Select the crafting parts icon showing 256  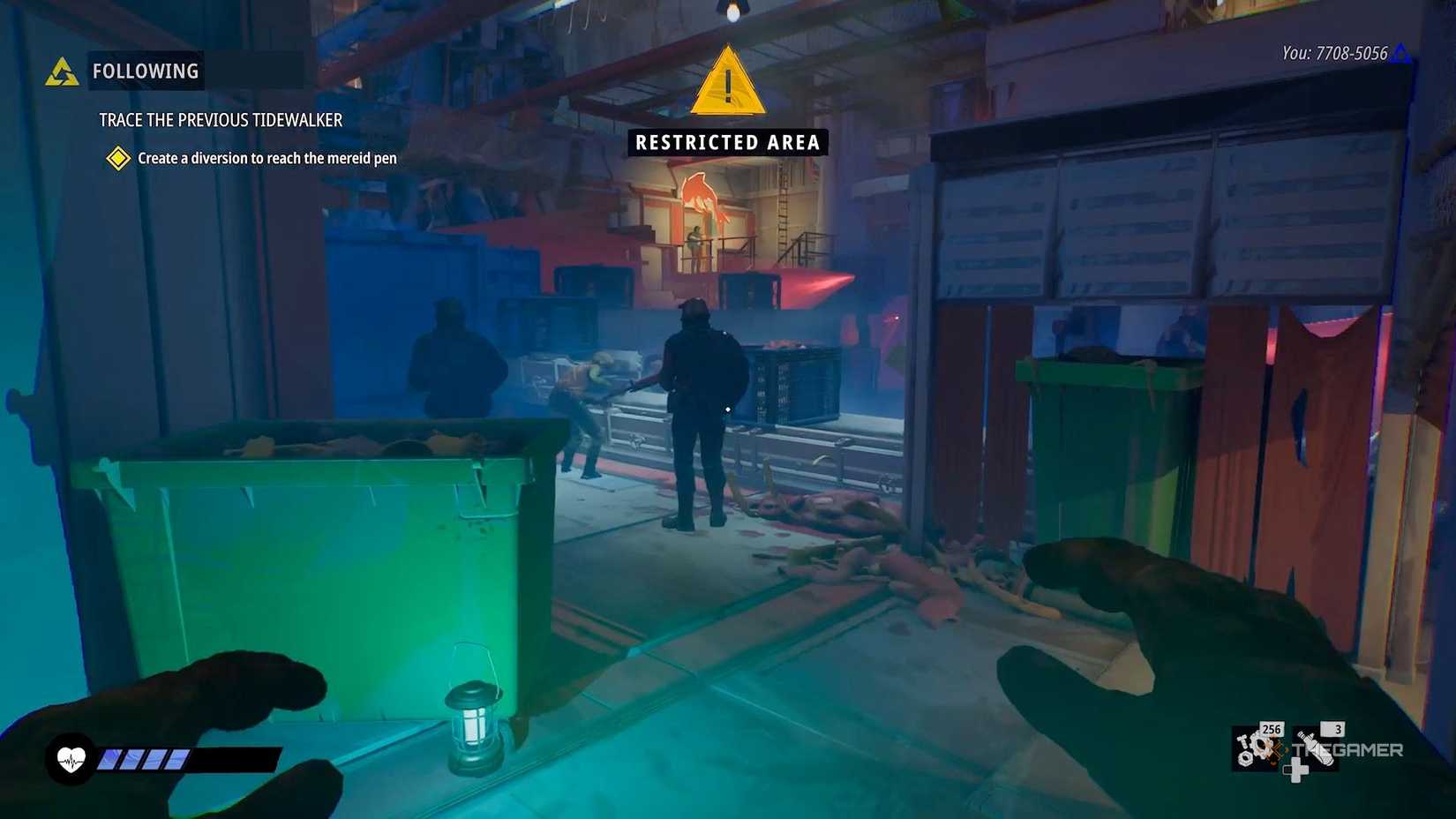coord(1257,749)
